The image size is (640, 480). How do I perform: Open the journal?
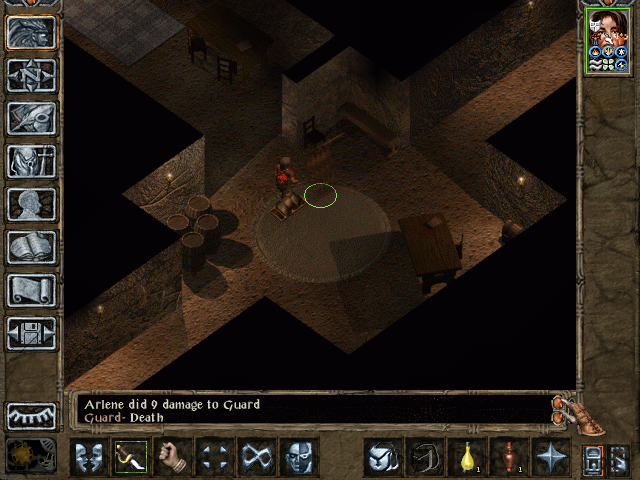[x=32, y=118]
